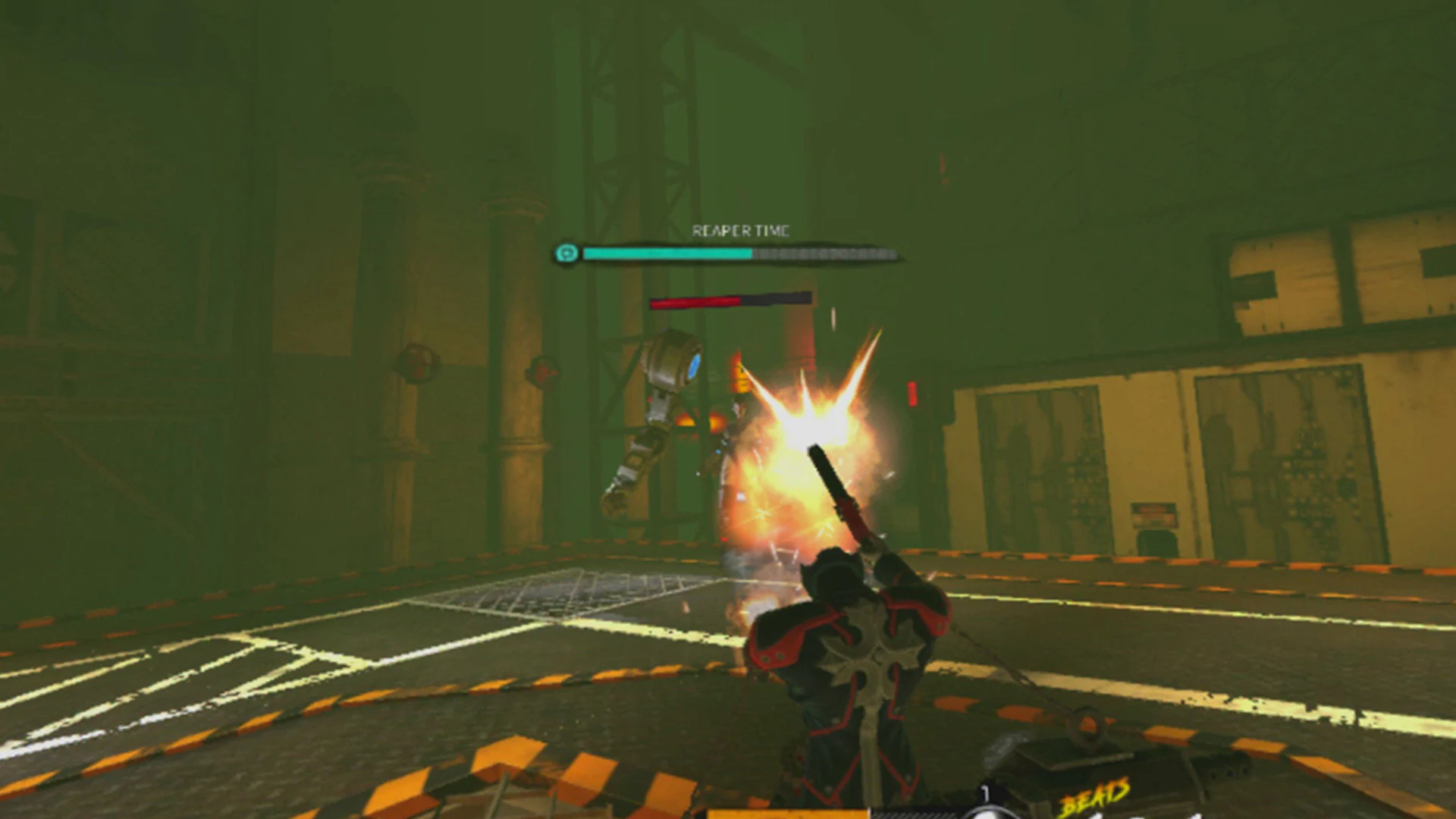Select the glowing blue eye of the enemy robot
The width and height of the screenshot is (1456, 819).
pyautogui.click(x=695, y=365)
